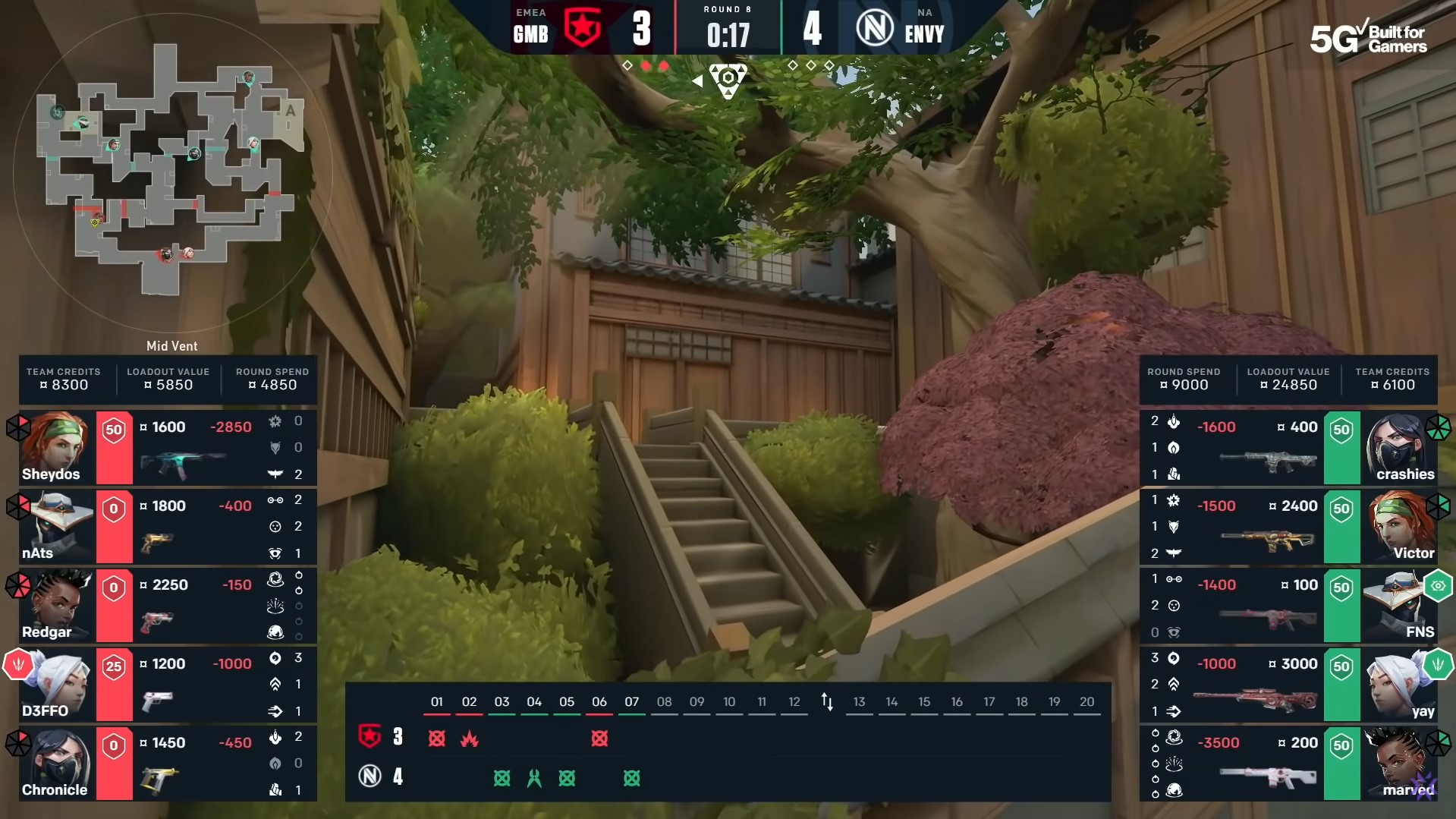Click the sort arrows in the round timeline

[x=827, y=702]
